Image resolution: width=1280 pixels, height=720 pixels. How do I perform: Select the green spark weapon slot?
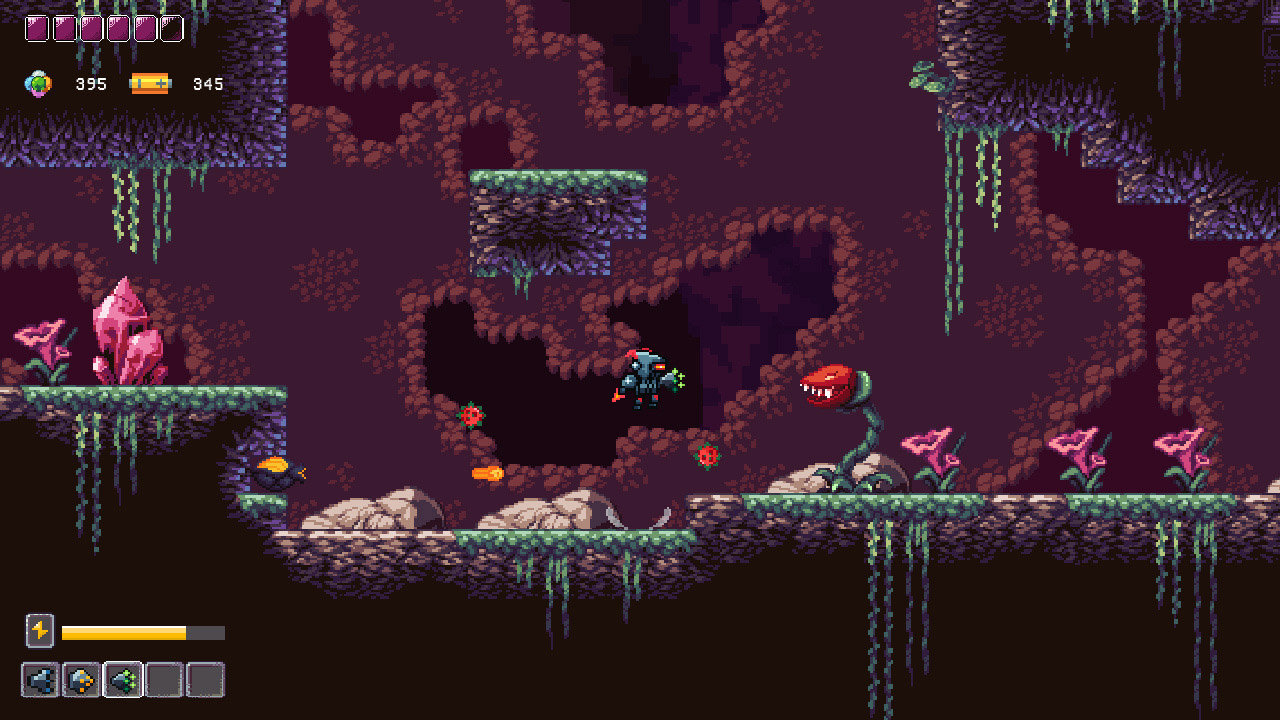point(122,680)
